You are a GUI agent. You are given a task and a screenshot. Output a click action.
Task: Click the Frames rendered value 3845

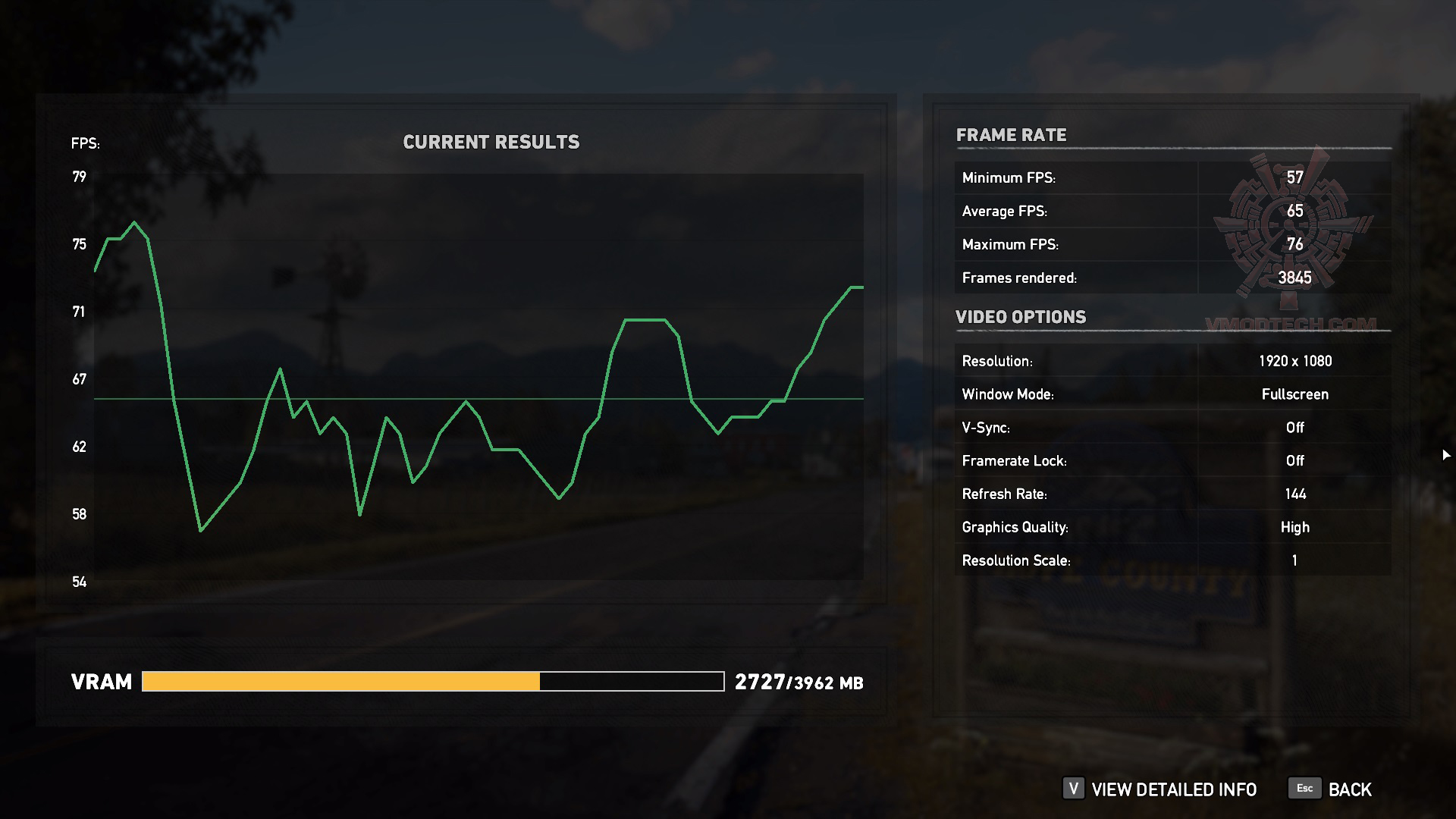click(1294, 278)
